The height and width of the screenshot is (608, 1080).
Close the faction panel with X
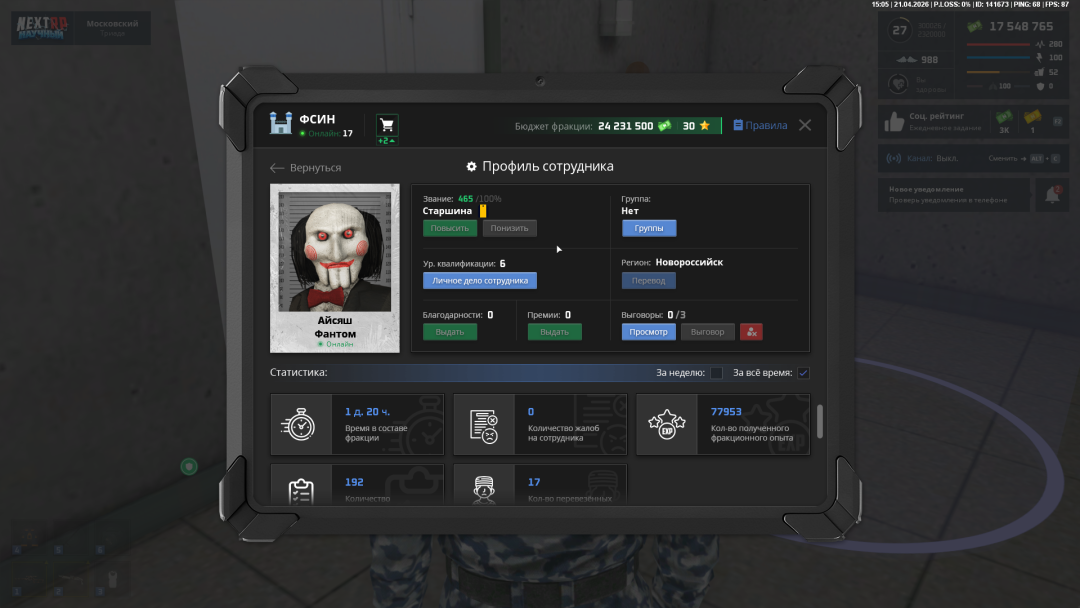click(805, 125)
